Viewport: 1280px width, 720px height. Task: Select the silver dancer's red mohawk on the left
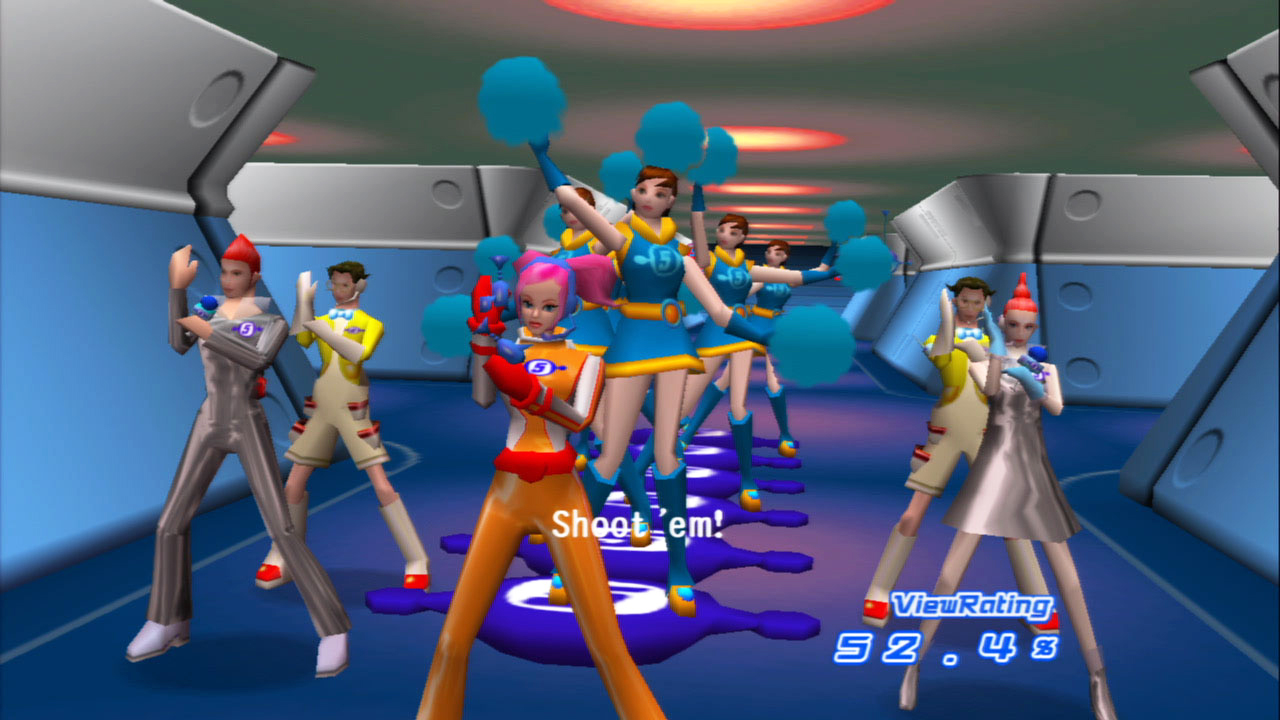tap(237, 248)
